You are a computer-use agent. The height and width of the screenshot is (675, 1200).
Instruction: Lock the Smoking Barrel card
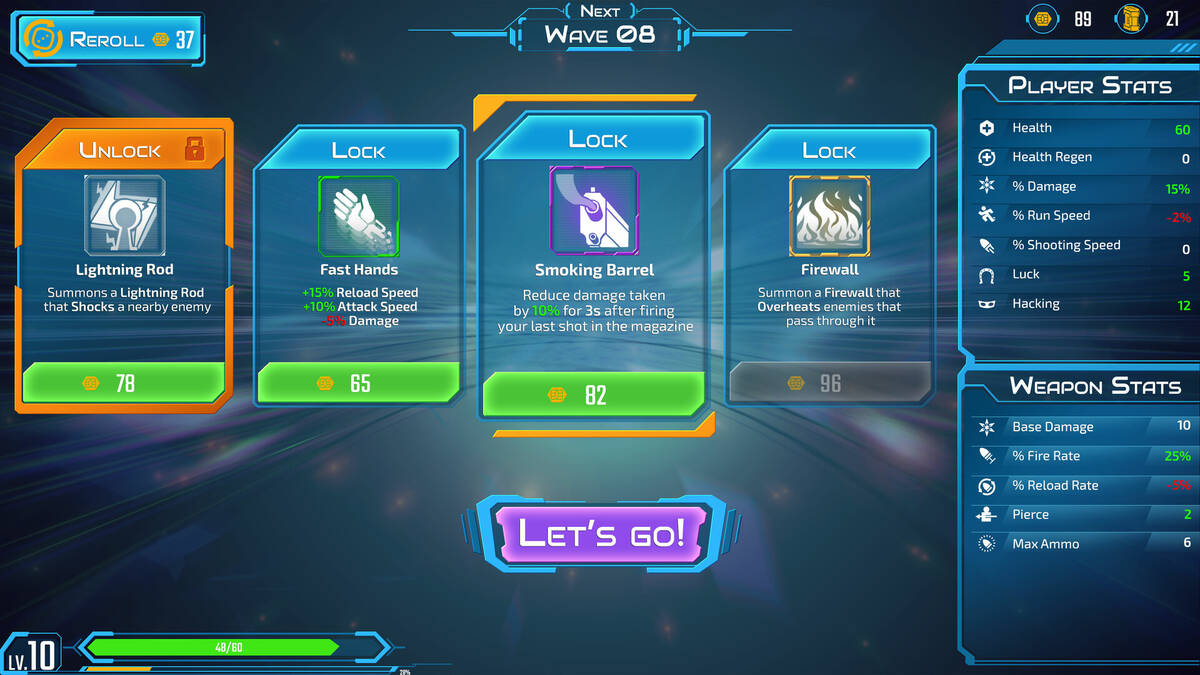(x=597, y=139)
